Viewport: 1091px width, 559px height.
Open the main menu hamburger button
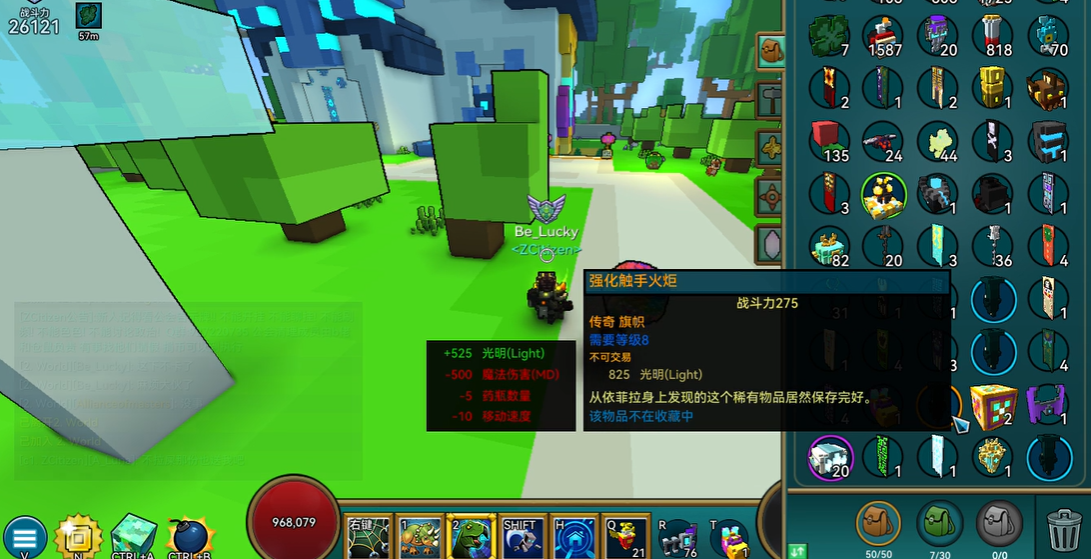pos(25,536)
